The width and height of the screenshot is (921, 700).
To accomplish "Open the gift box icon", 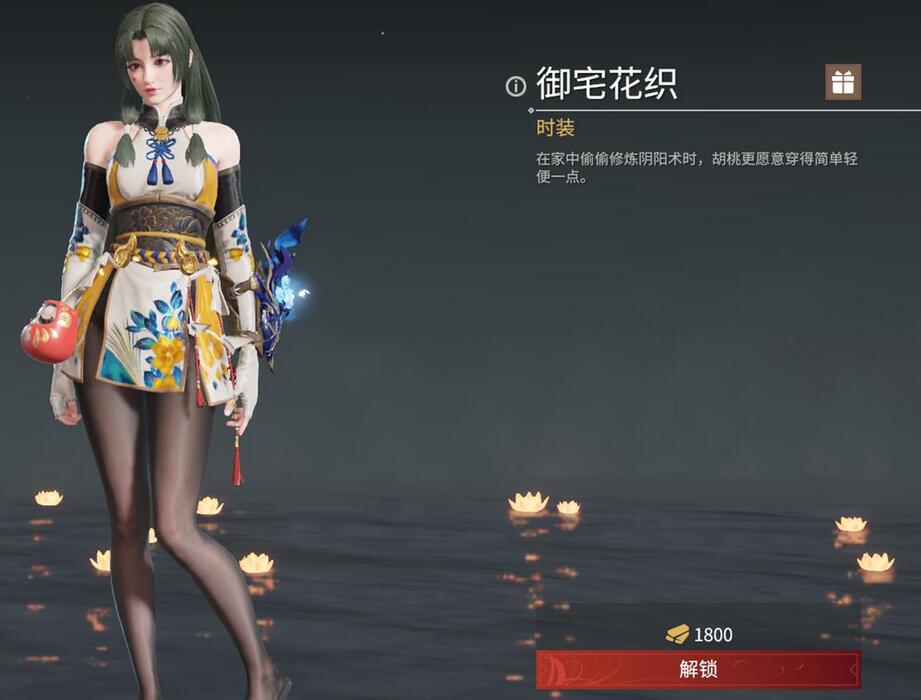I will pos(843,83).
